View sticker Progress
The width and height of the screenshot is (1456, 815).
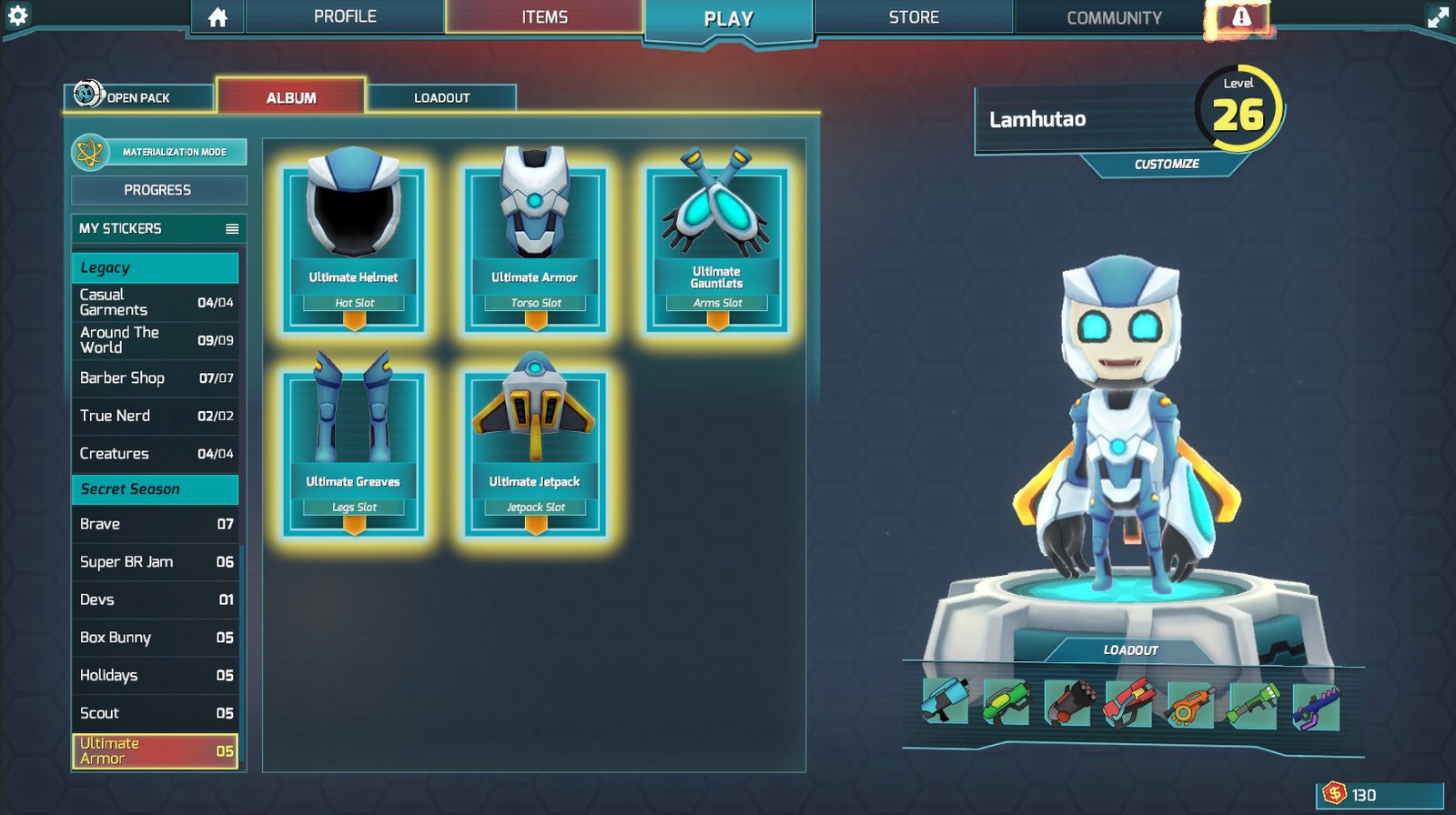click(158, 190)
